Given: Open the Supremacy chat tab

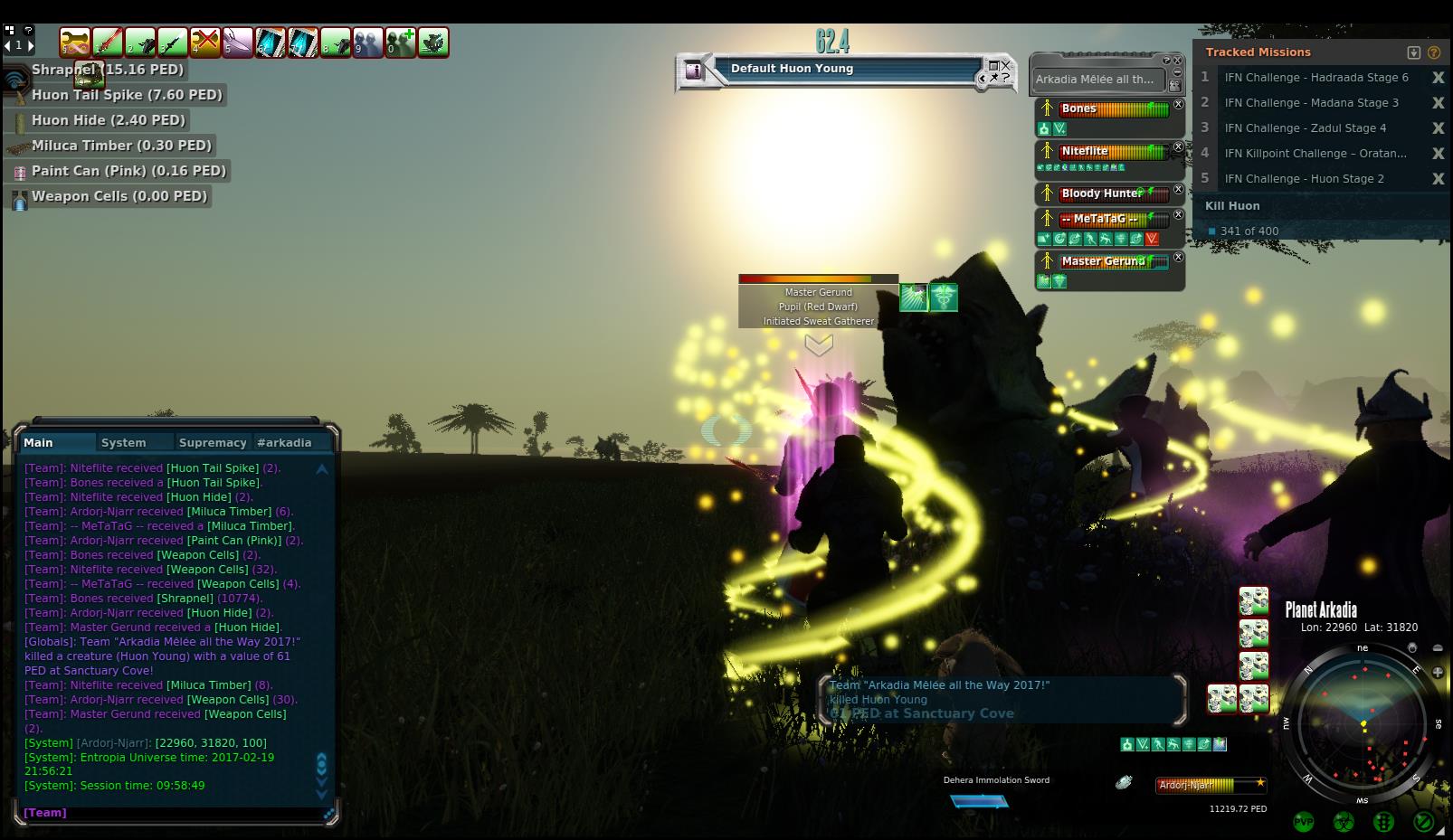Looking at the screenshot, I should pos(213,442).
